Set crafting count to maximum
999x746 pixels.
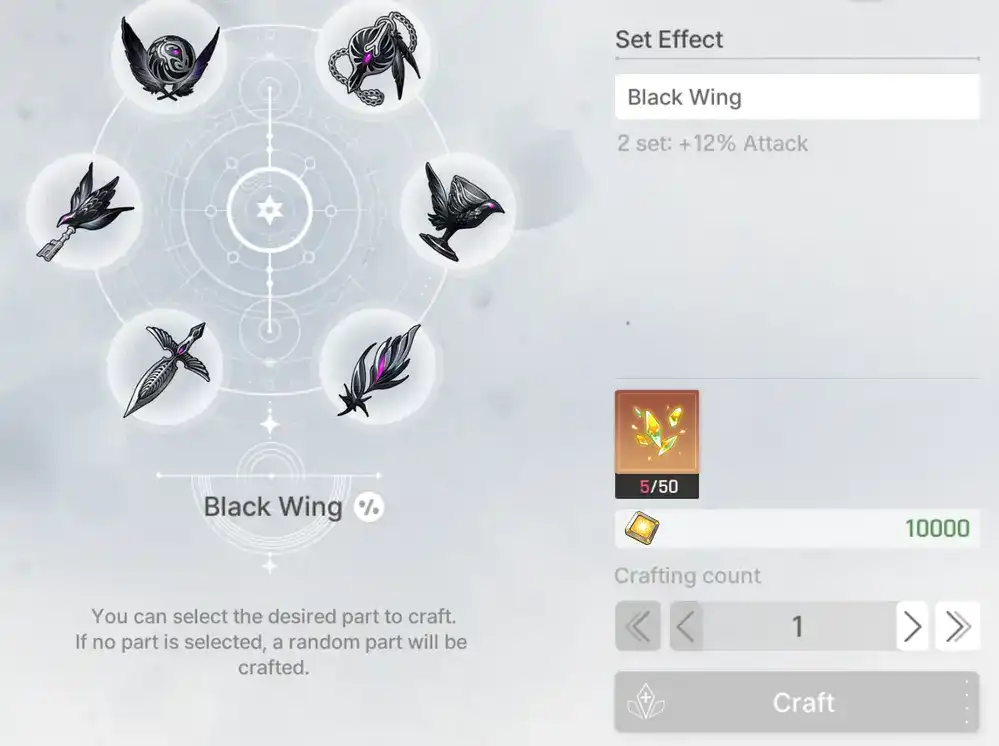point(957,627)
